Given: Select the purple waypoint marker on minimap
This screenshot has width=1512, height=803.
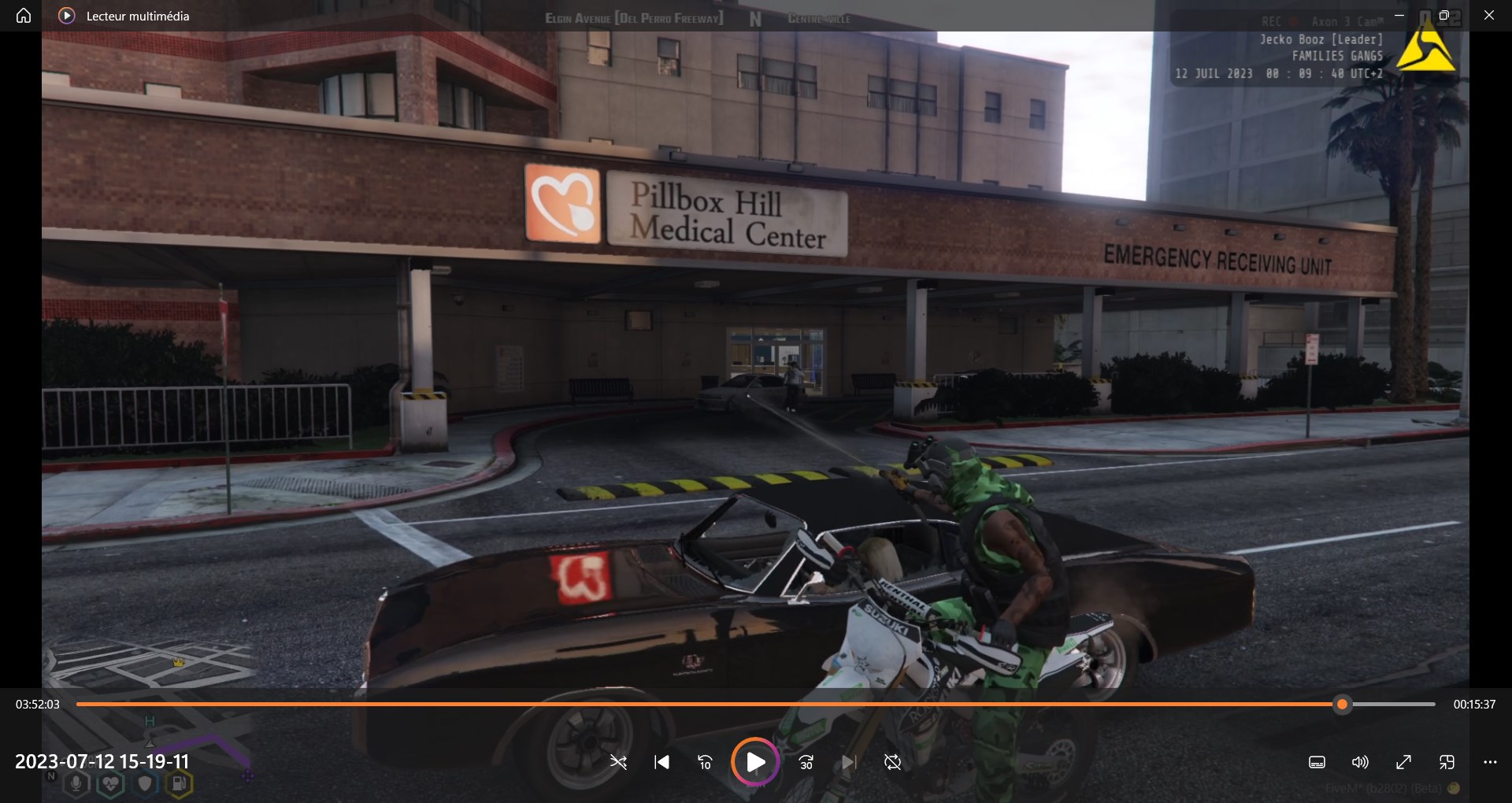Looking at the screenshot, I should (x=248, y=775).
